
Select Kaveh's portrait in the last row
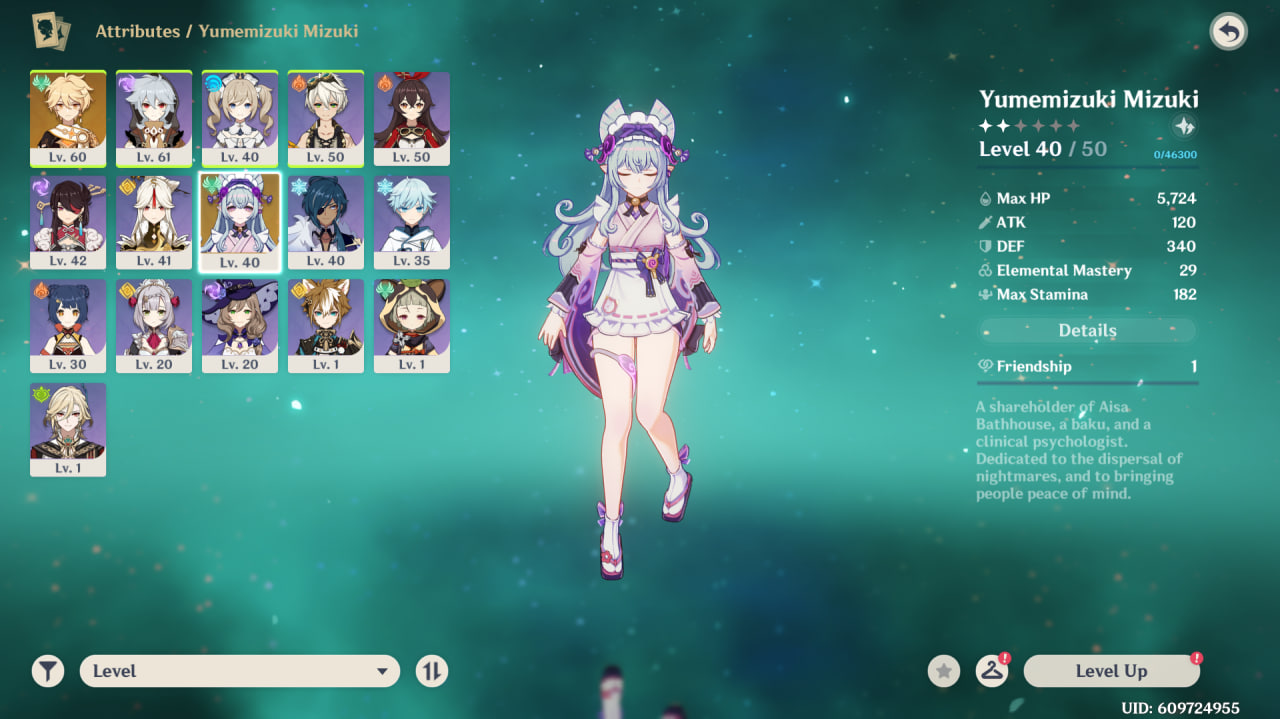pos(68,430)
